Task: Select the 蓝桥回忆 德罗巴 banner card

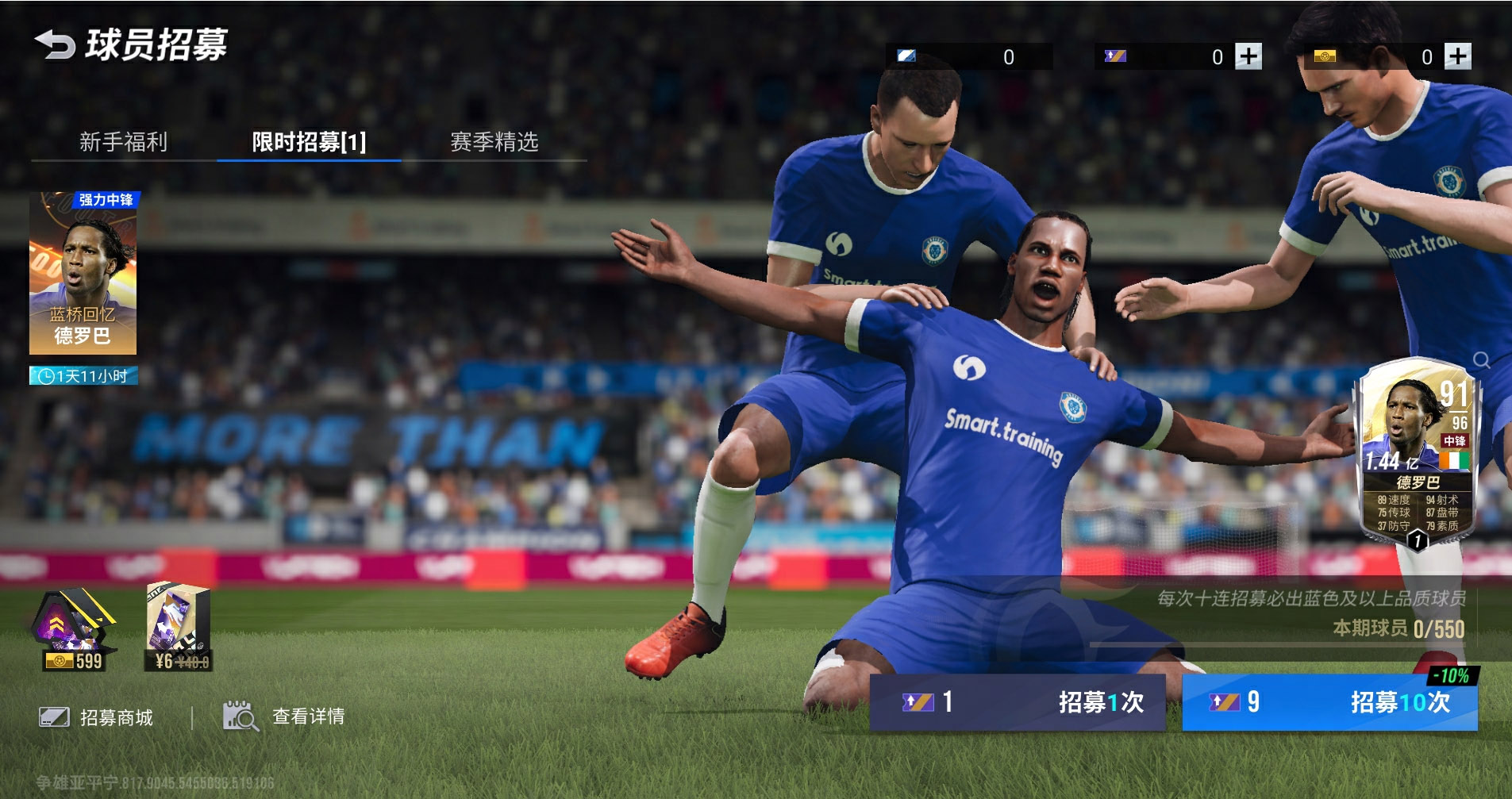Action: [83, 273]
